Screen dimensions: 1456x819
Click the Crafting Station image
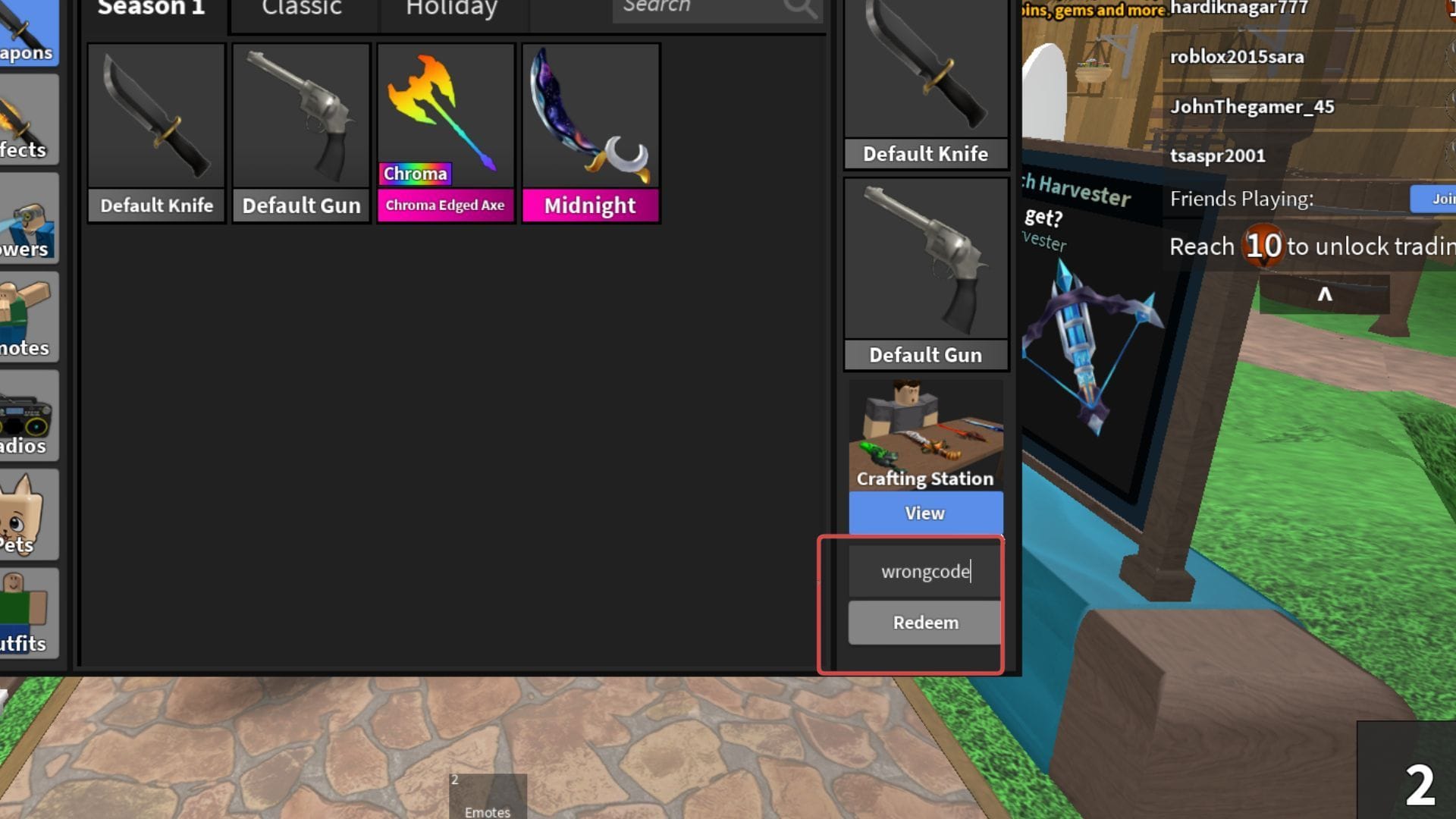(x=924, y=432)
